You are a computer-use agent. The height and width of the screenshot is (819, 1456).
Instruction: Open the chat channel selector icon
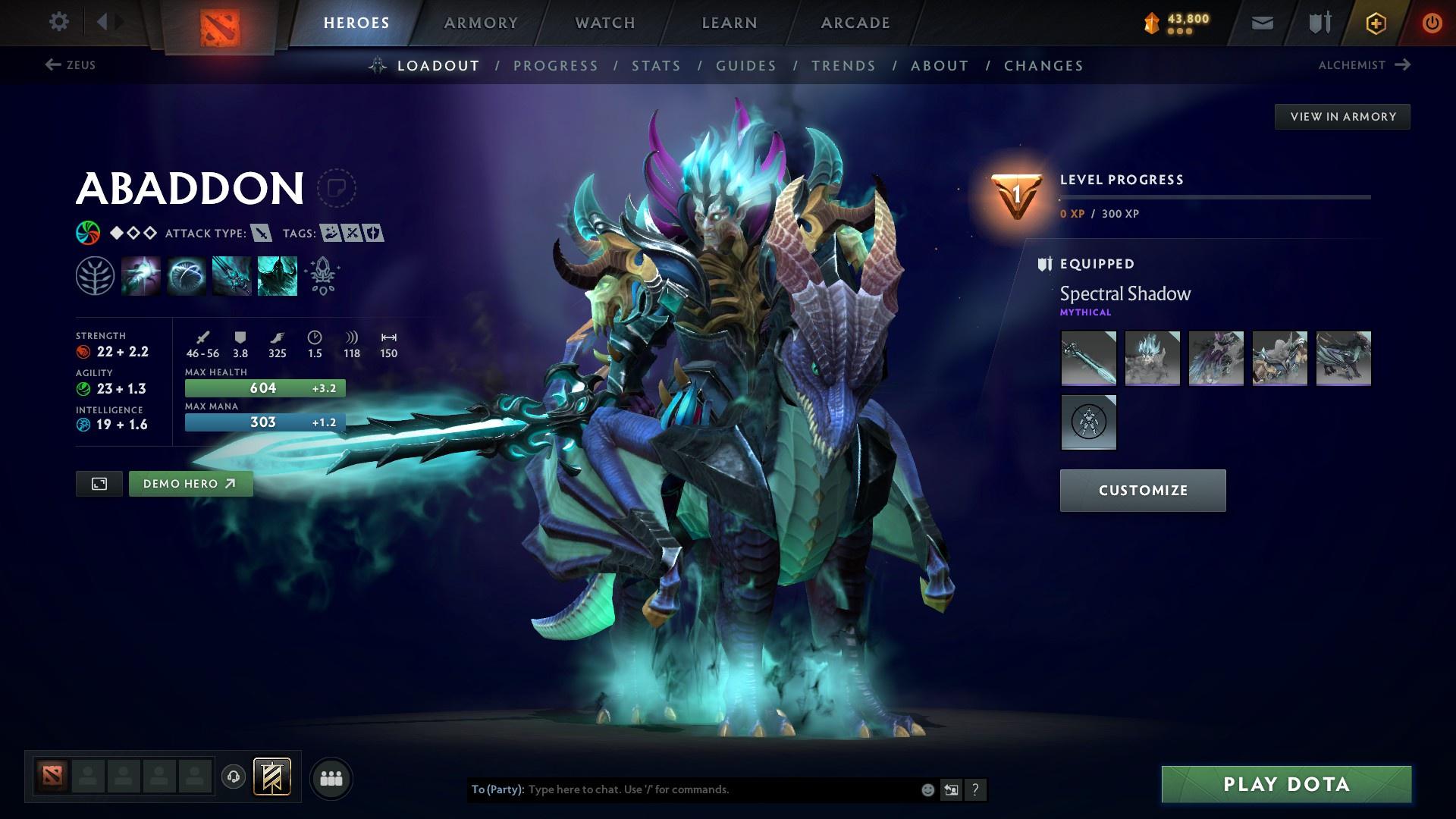coord(951,789)
